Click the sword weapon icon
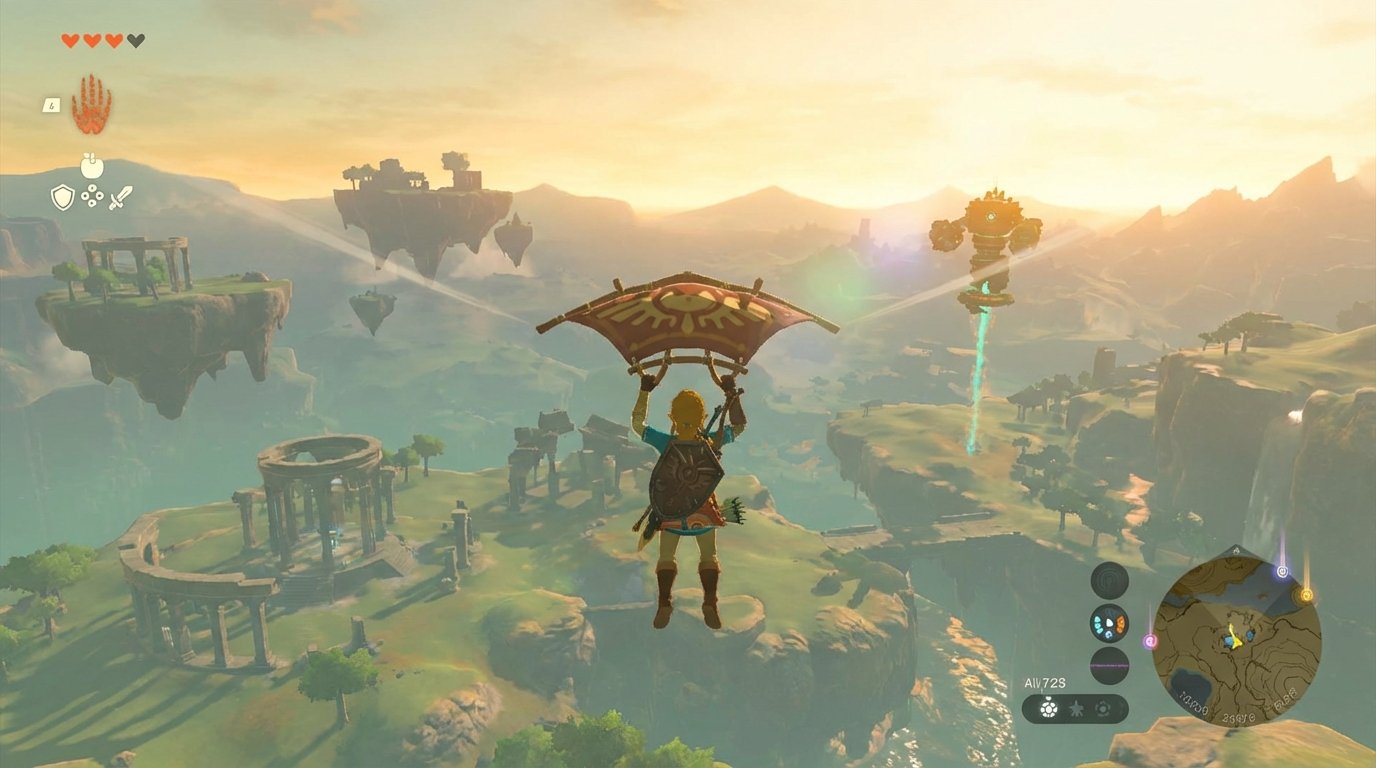The height and width of the screenshot is (768, 1376). (121, 197)
